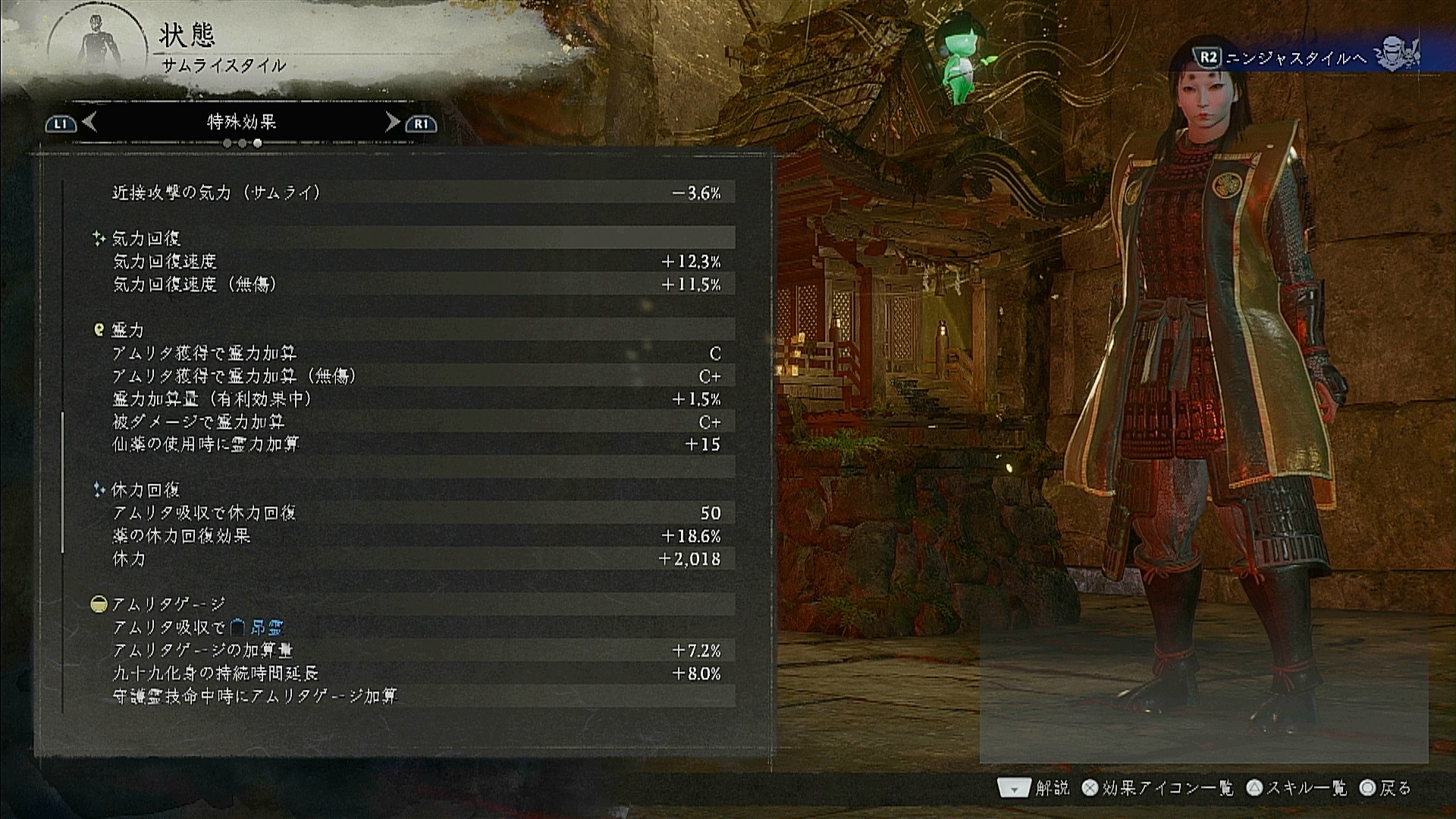
Task: Choose the アムリタ吸収で吊霊 row
Action: point(416,628)
